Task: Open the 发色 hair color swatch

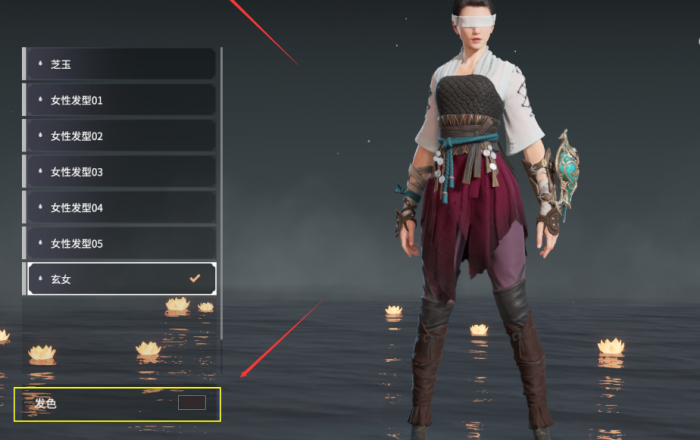Action: 191,403
